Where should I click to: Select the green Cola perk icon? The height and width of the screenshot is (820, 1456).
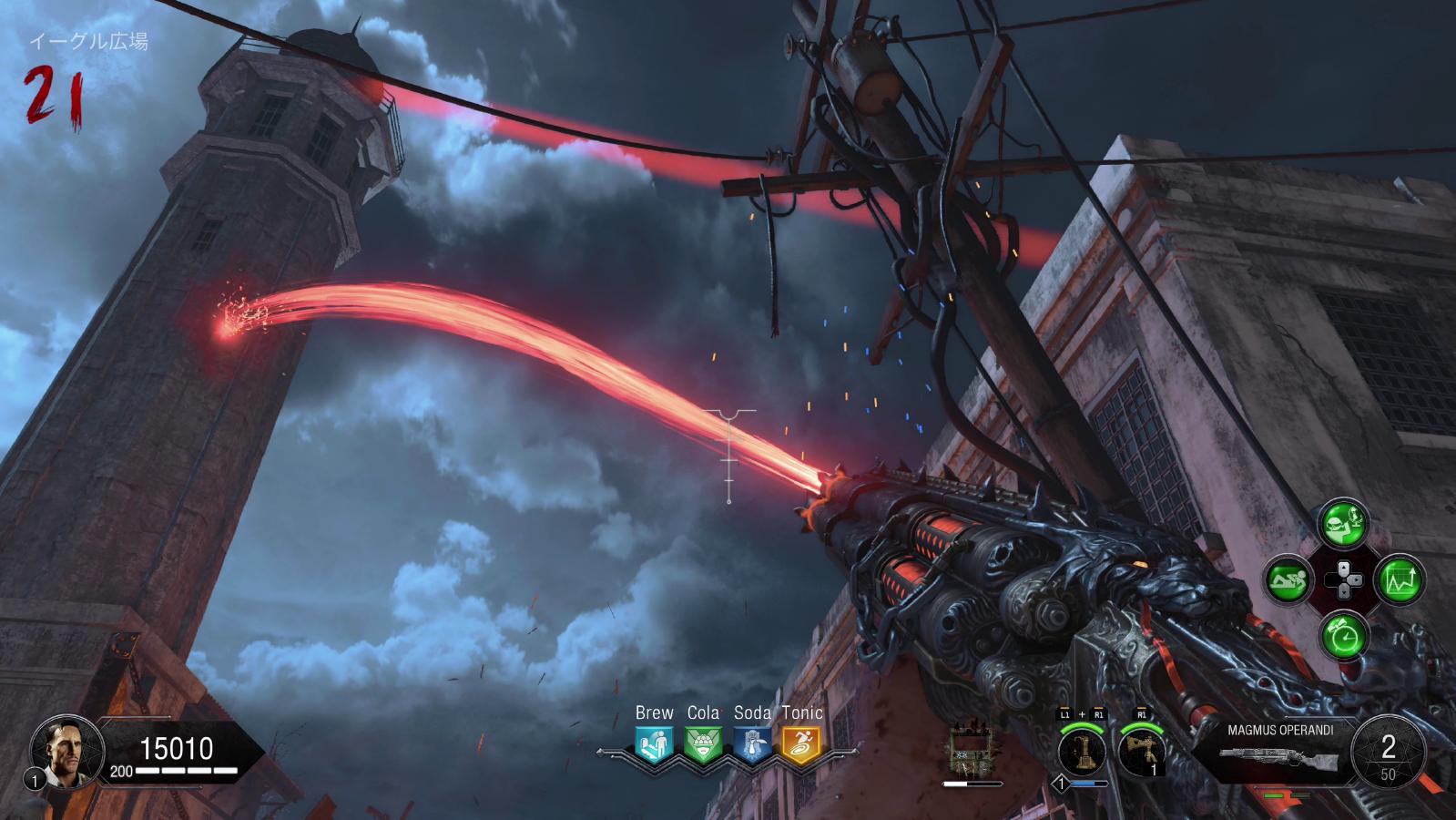[x=703, y=745]
